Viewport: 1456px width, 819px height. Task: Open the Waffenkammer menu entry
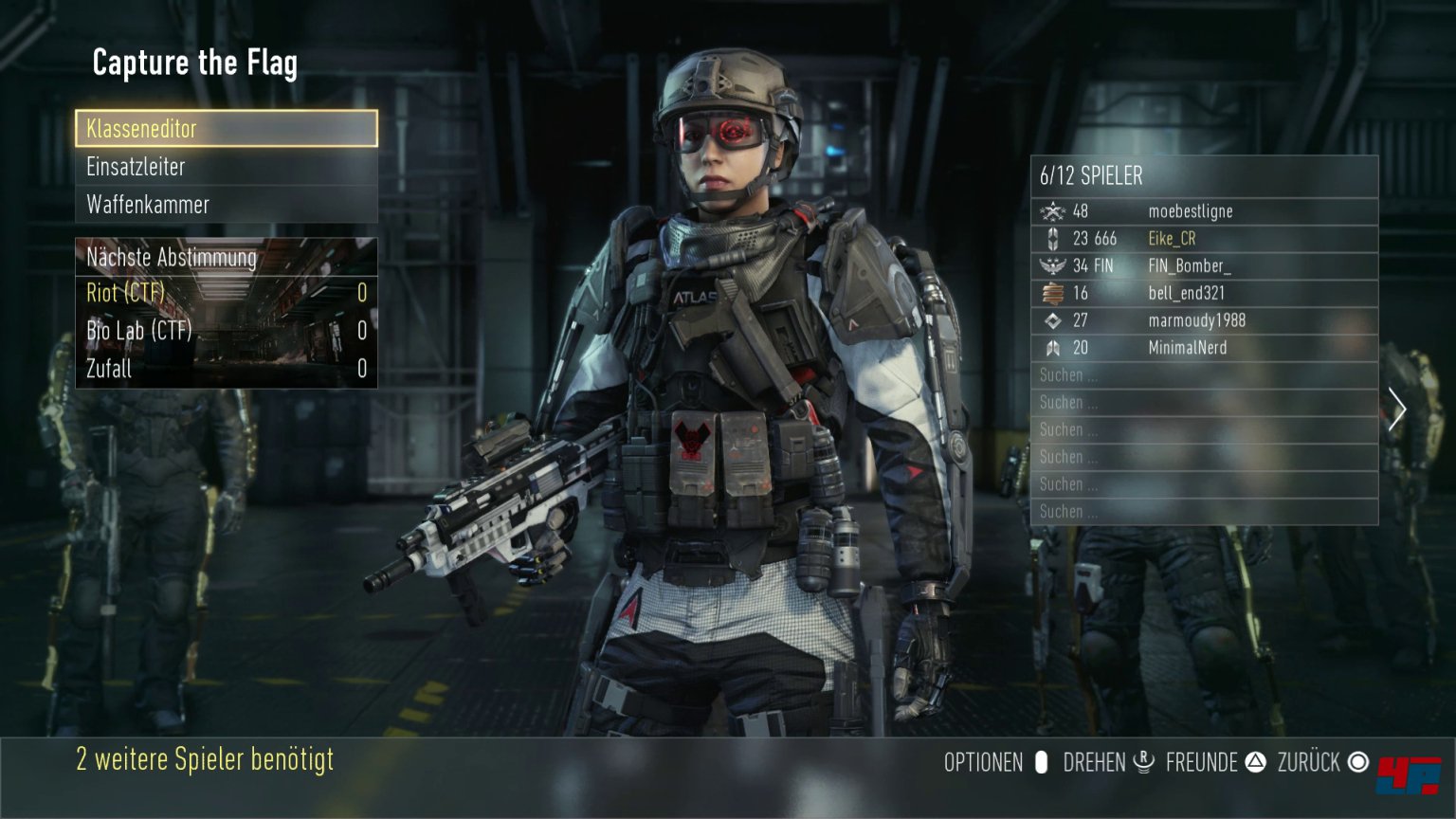point(227,205)
